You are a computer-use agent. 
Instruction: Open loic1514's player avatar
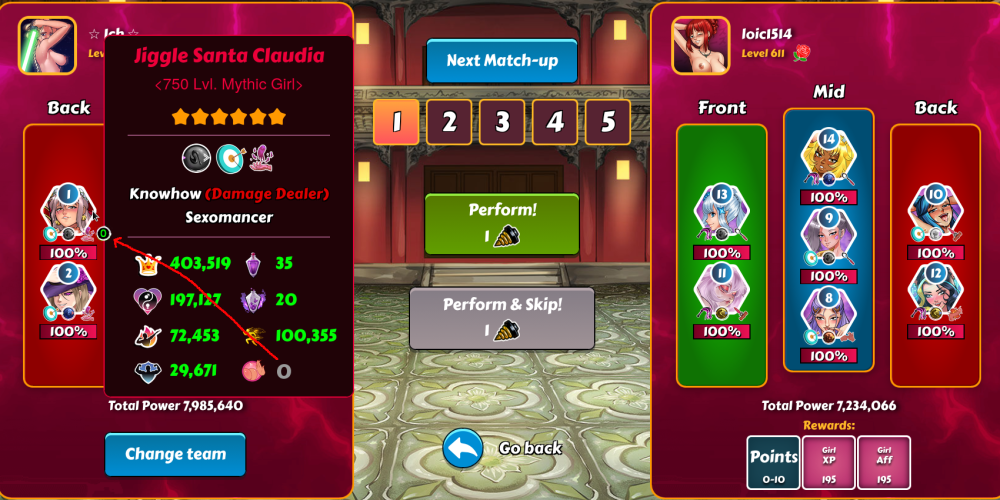[x=700, y=45]
